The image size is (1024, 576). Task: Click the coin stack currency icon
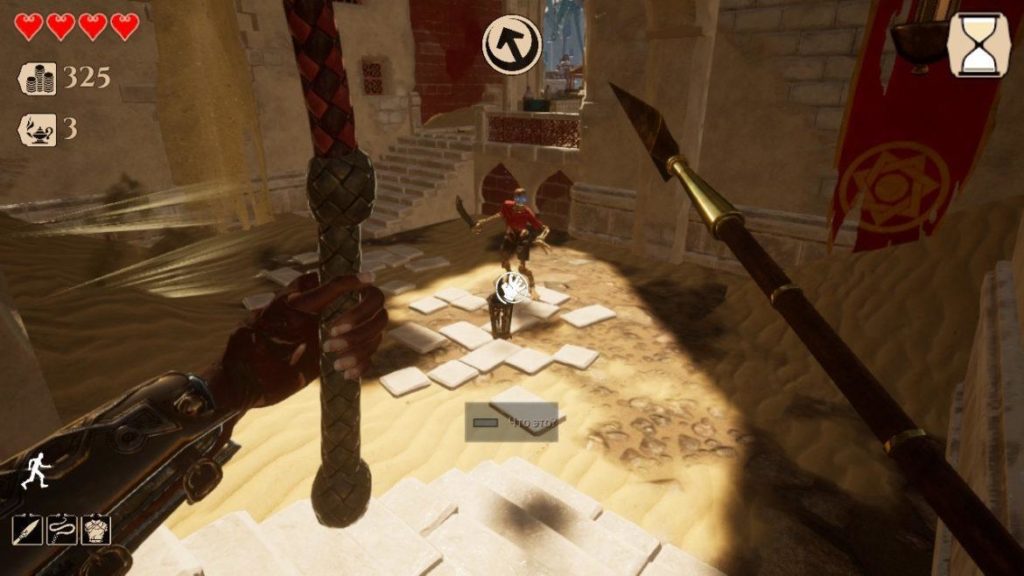[x=37, y=78]
